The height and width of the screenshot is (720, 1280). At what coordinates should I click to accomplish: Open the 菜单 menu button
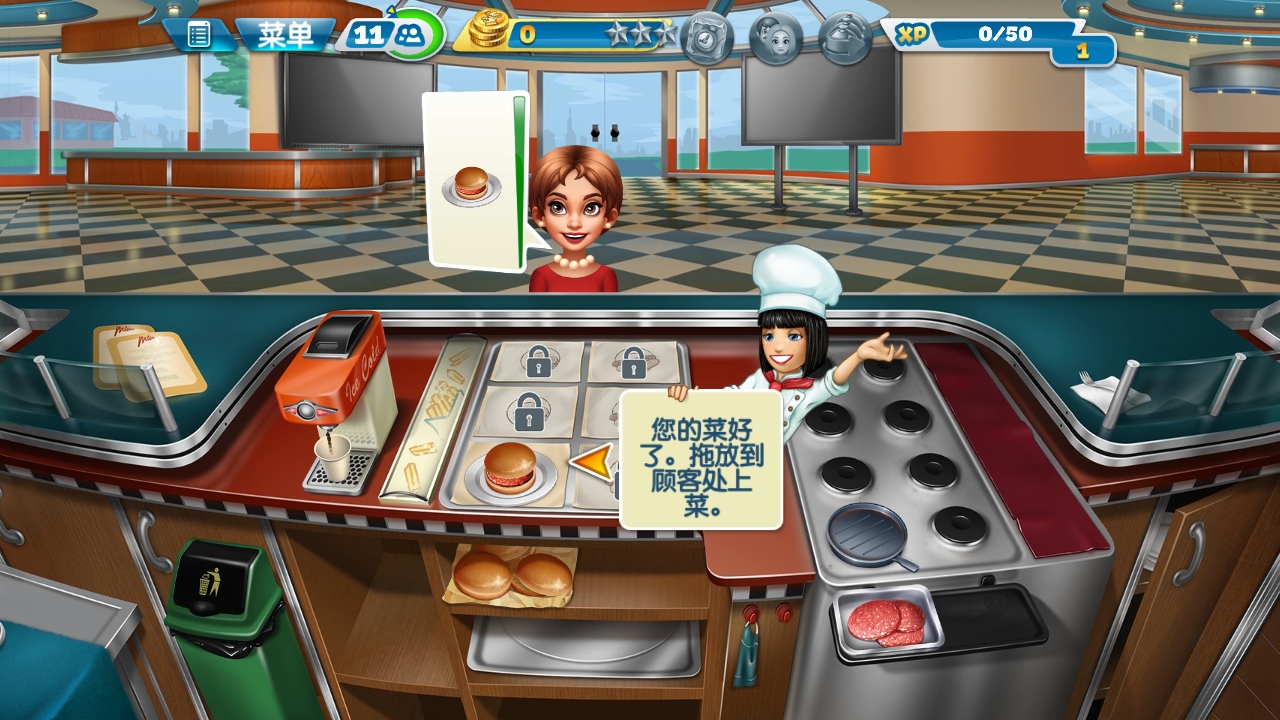(285, 36)
